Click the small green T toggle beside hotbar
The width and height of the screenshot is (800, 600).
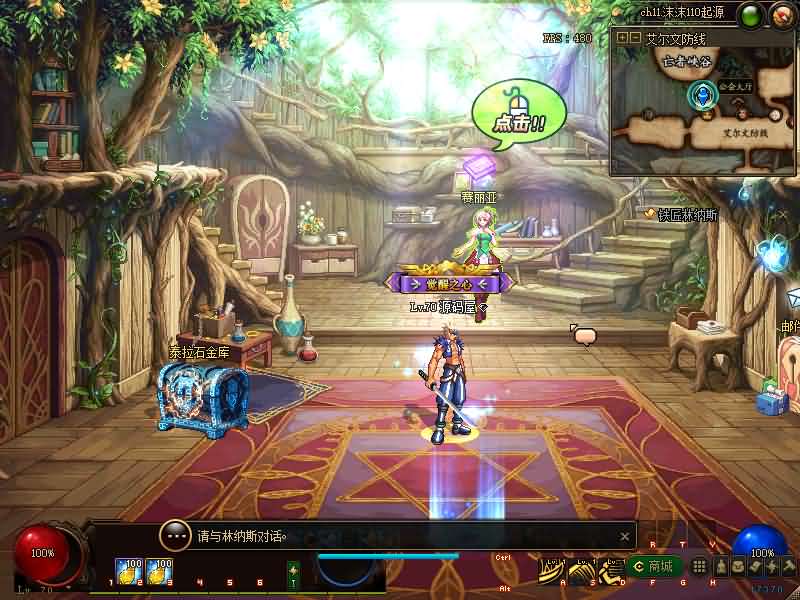293,573
